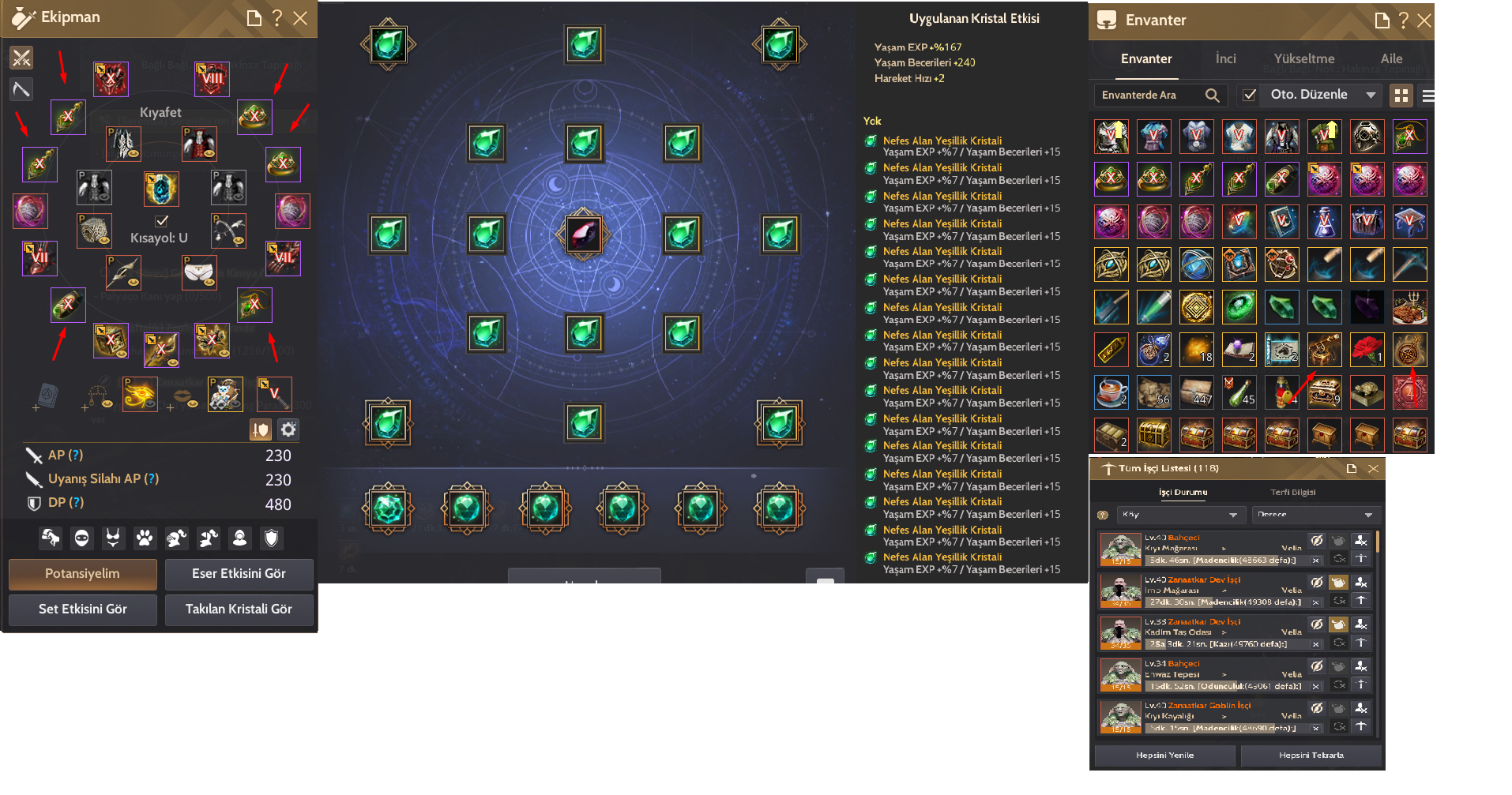Screen dimensions: 1512x795
Task: Toggle the Kısayol: U checkbox
Action: click(162, 221)
